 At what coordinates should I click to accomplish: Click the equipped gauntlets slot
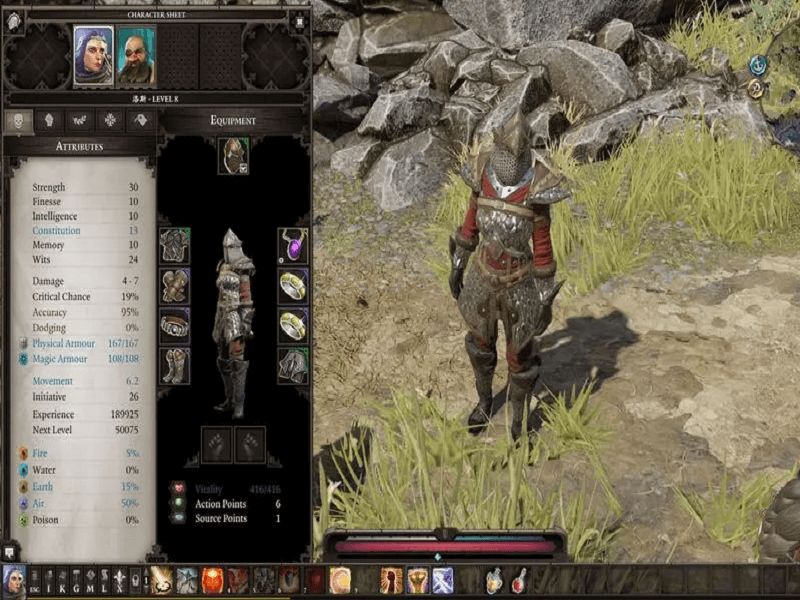[x=175, y=285]
